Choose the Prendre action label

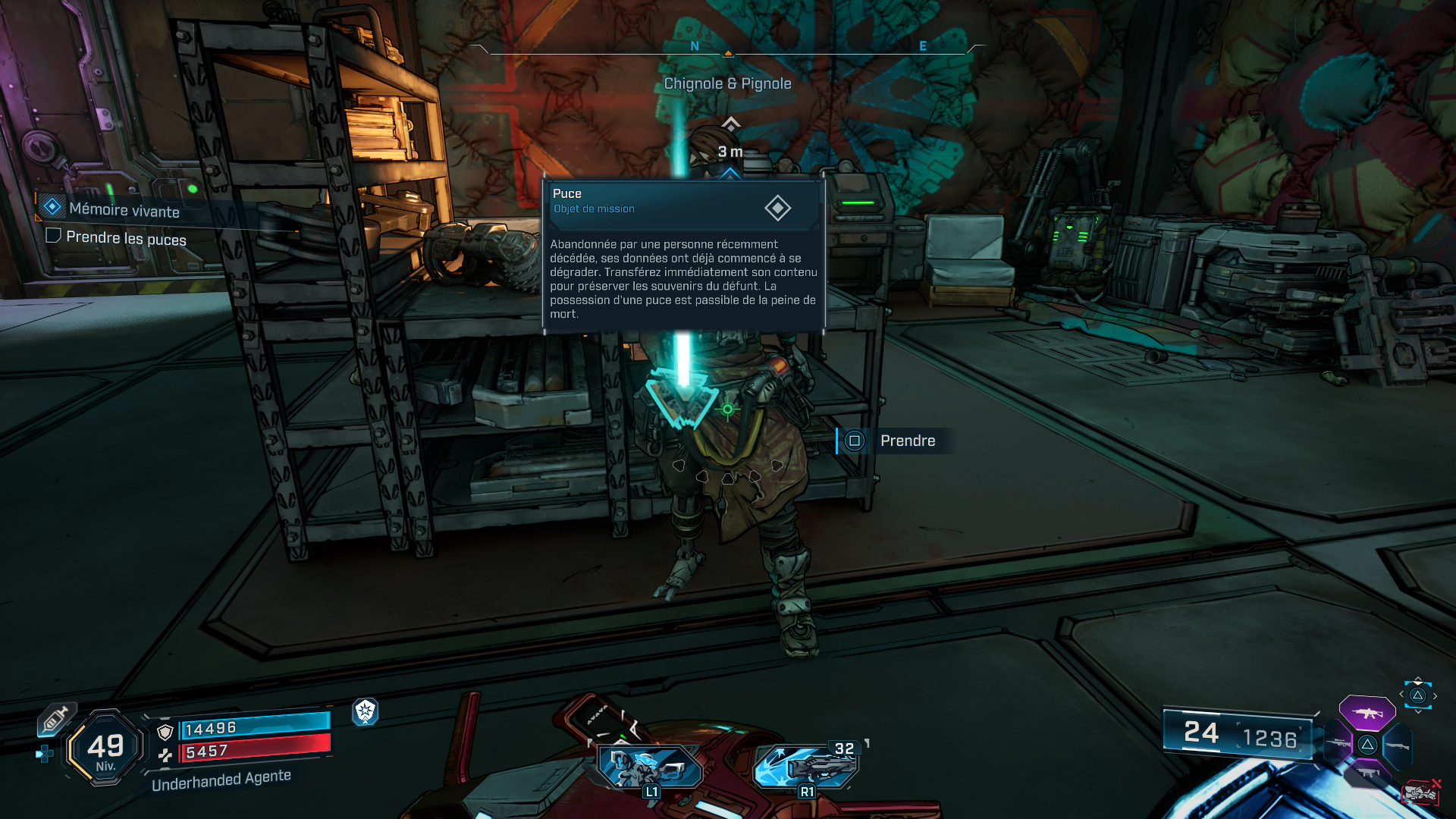pyautogui.click(x=907, y=441)
